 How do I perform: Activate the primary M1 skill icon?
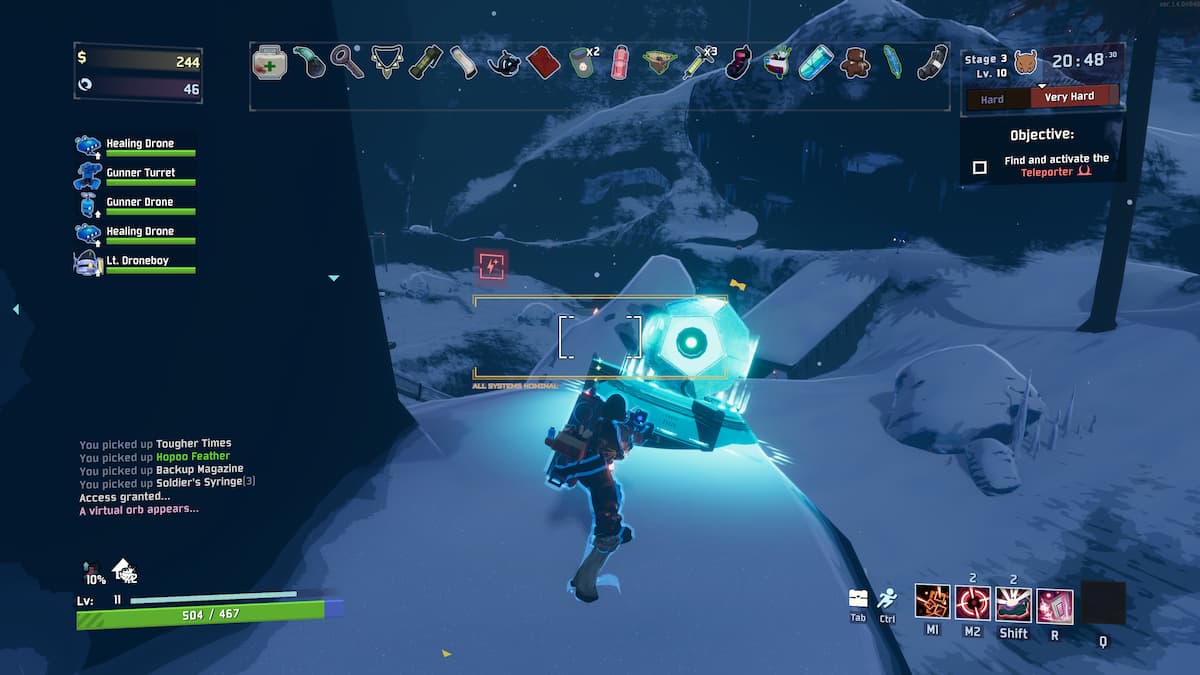tap(932, 603)
